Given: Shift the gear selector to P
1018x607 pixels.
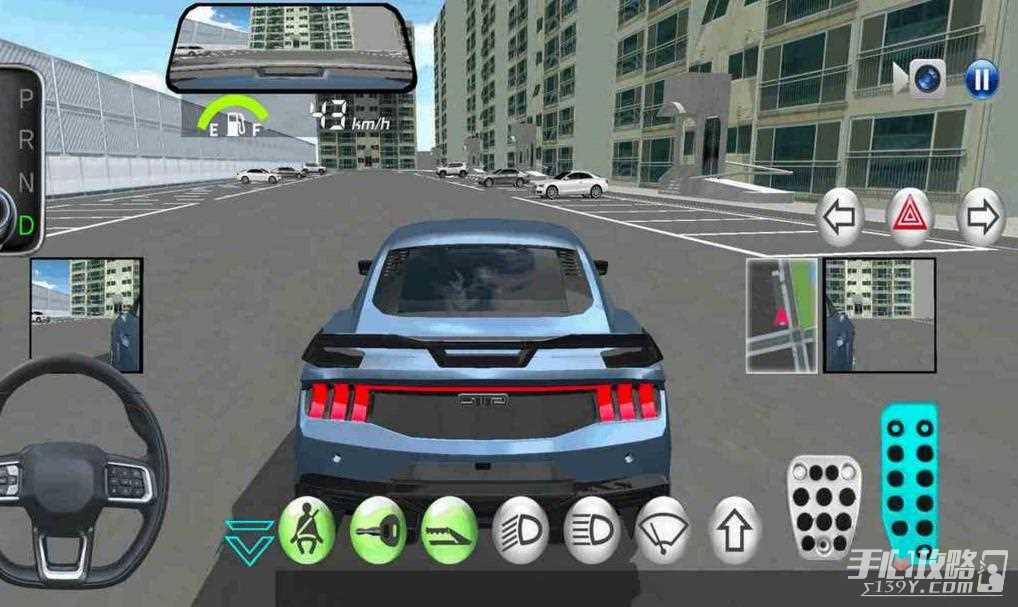Looking at the screenshot, I should 26,99.
